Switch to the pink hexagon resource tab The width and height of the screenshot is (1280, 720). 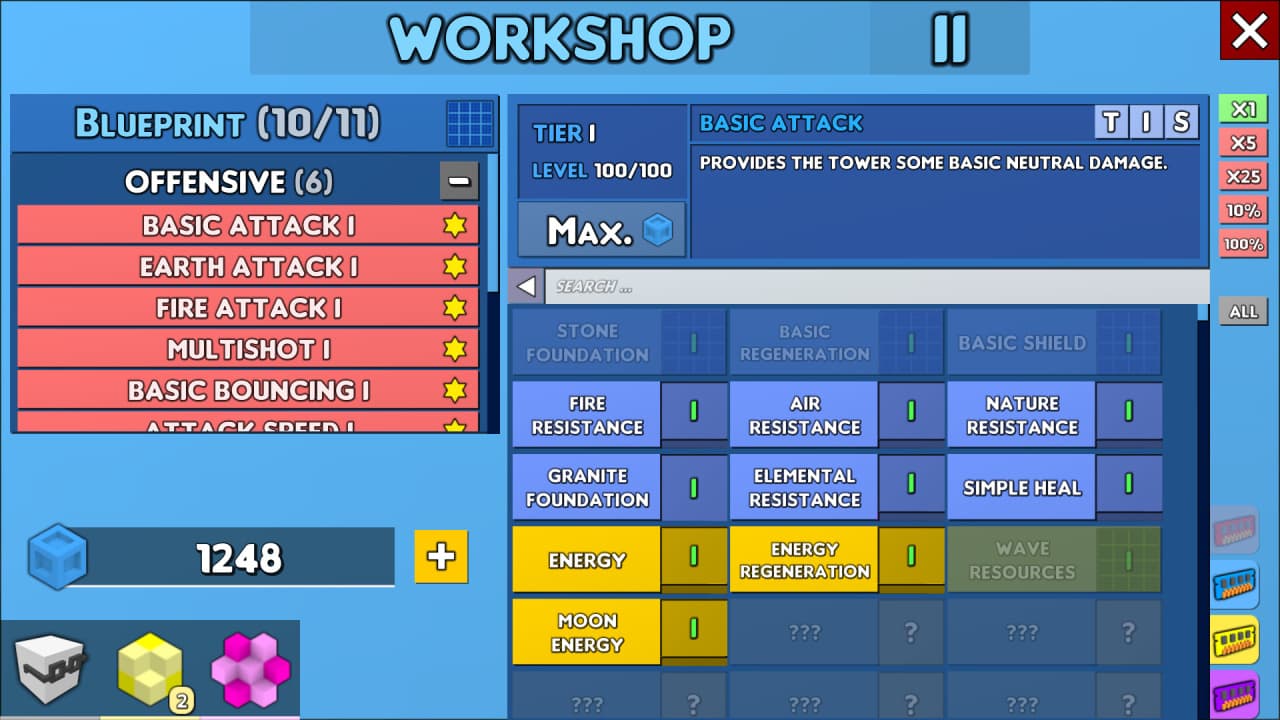coord(250,670)
